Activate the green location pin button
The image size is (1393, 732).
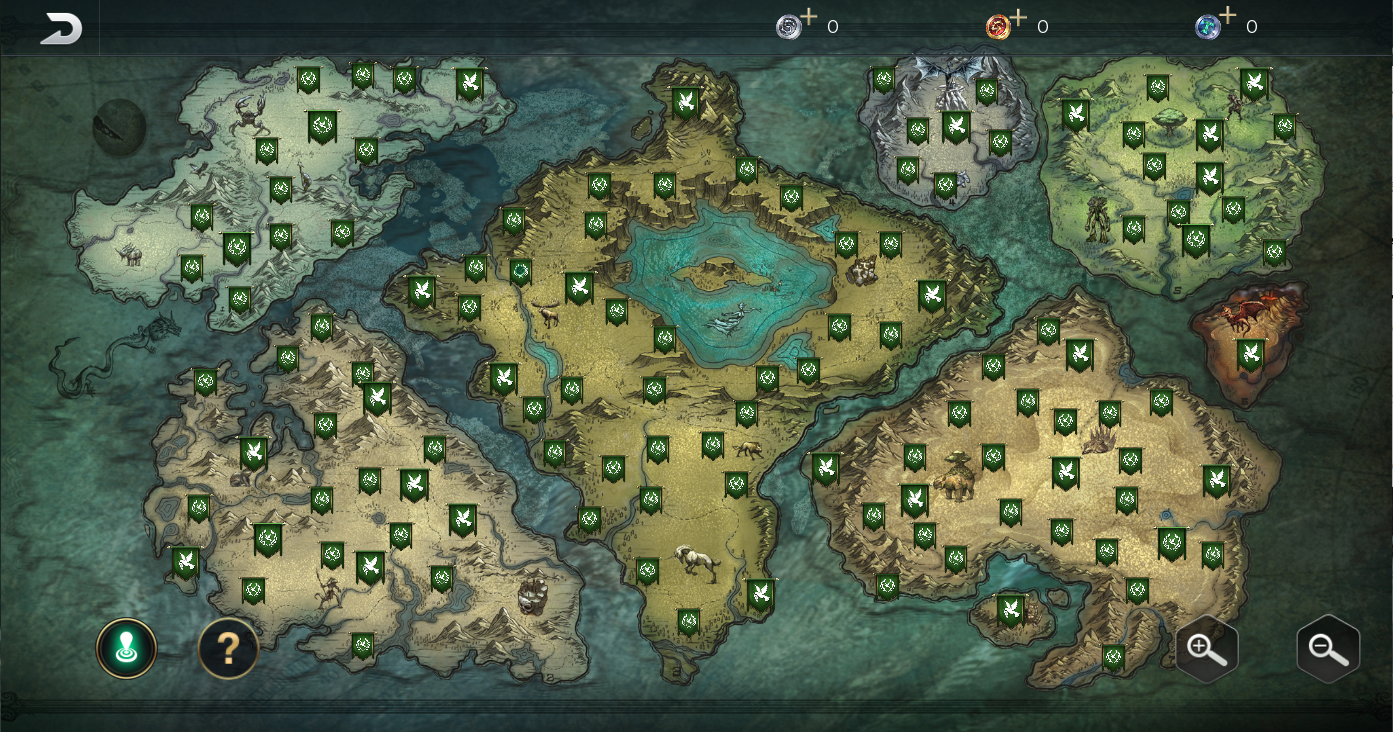click(126, 648)
